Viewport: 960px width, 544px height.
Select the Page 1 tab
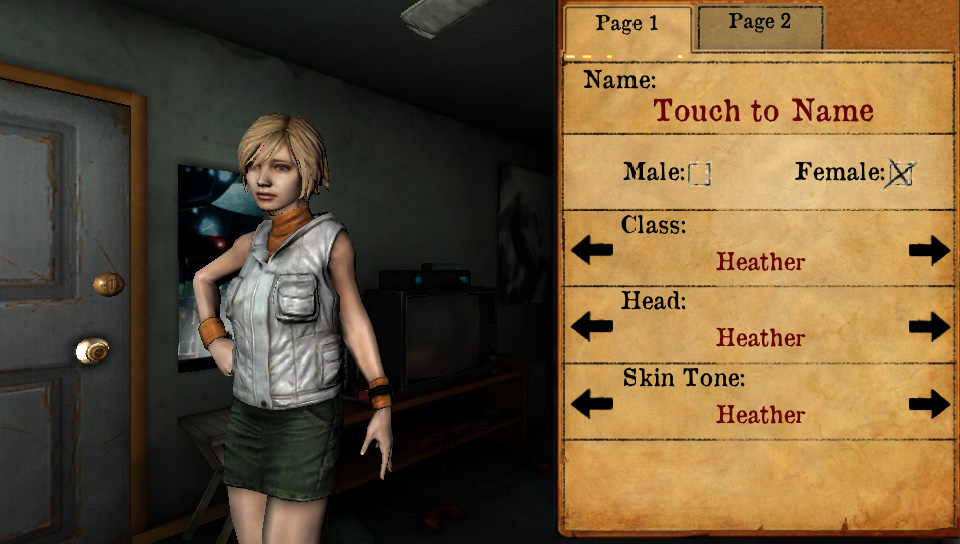[x=627, y=26]
